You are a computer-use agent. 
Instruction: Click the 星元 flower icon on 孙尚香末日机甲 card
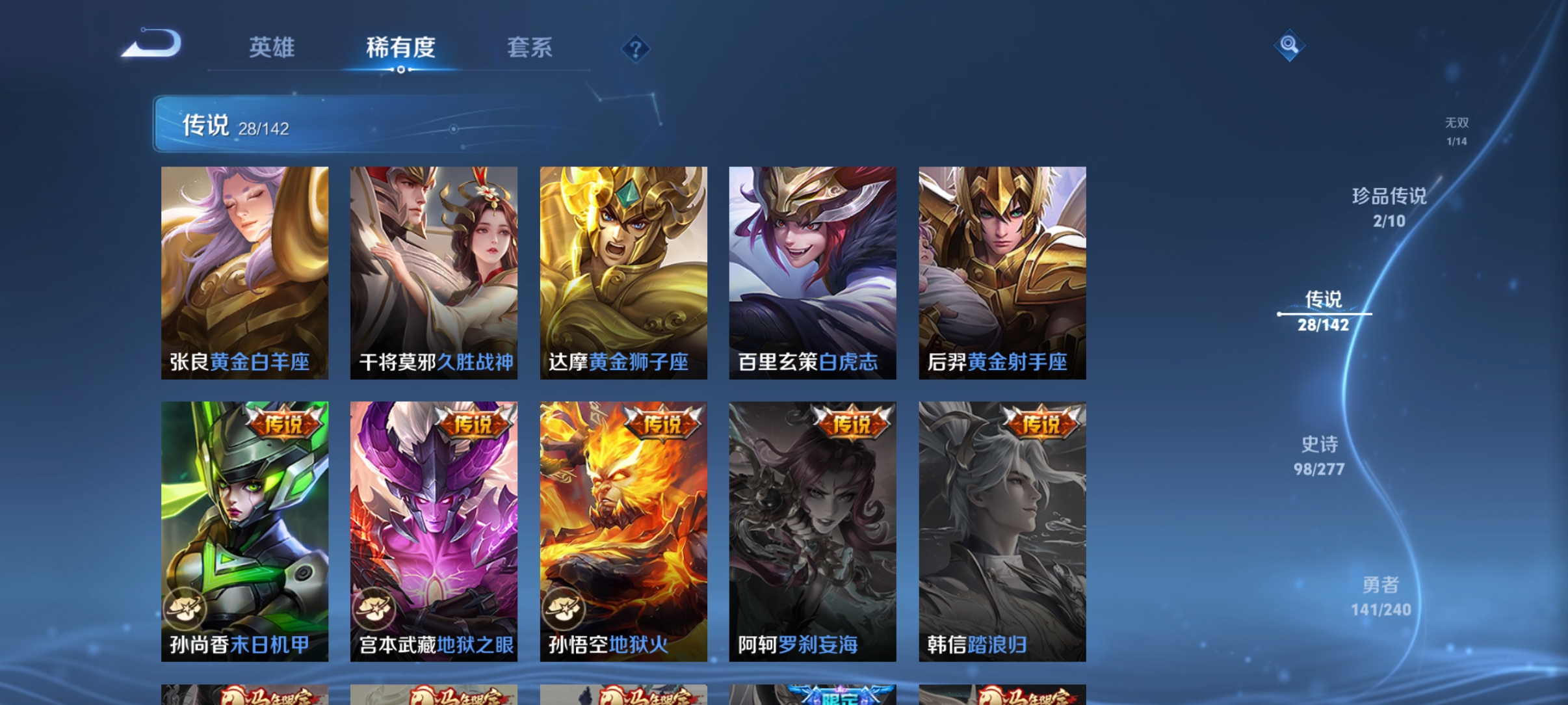pyautogui.click(x=185, y=607)
